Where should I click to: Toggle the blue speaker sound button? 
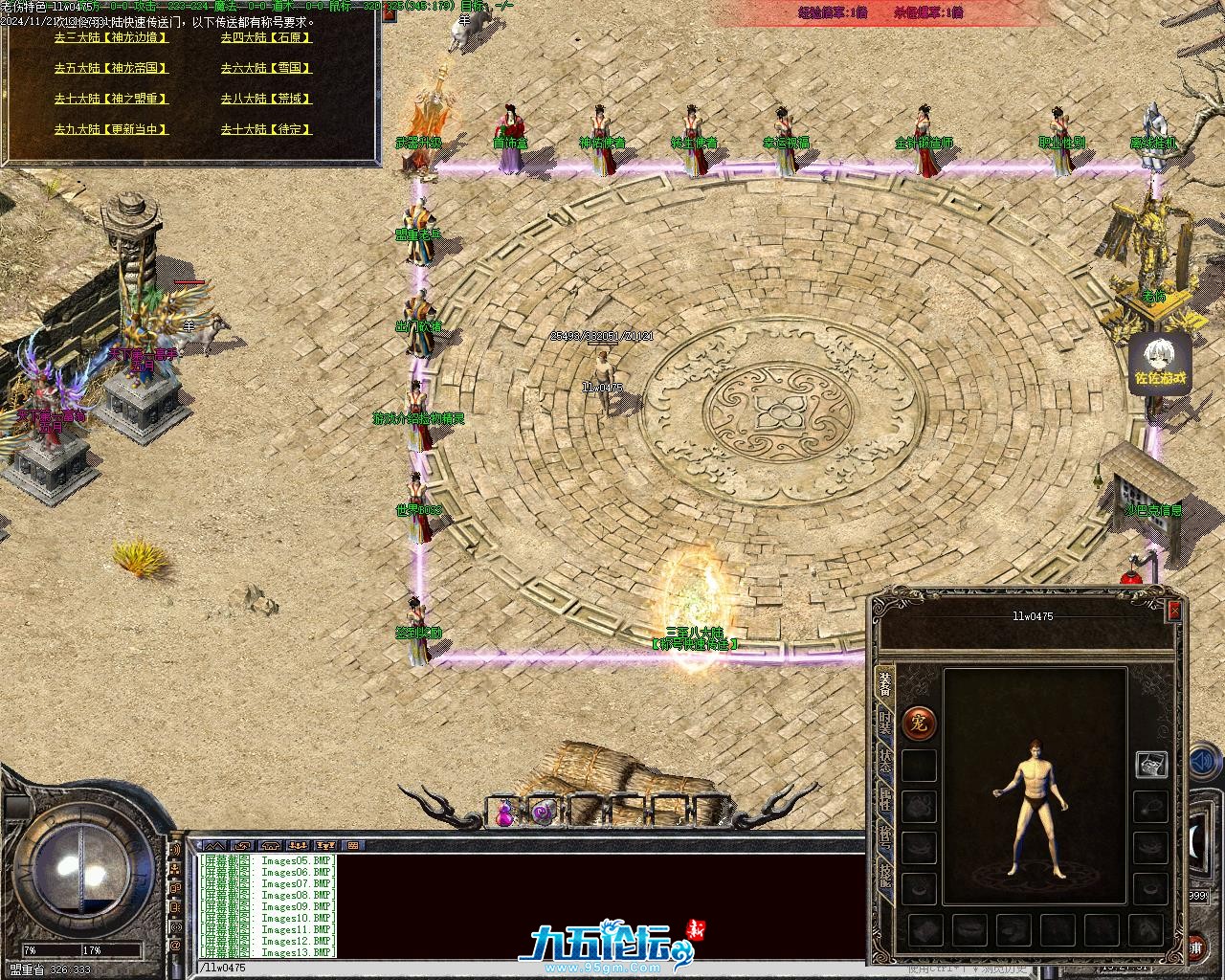click(x=1200, y=763)
